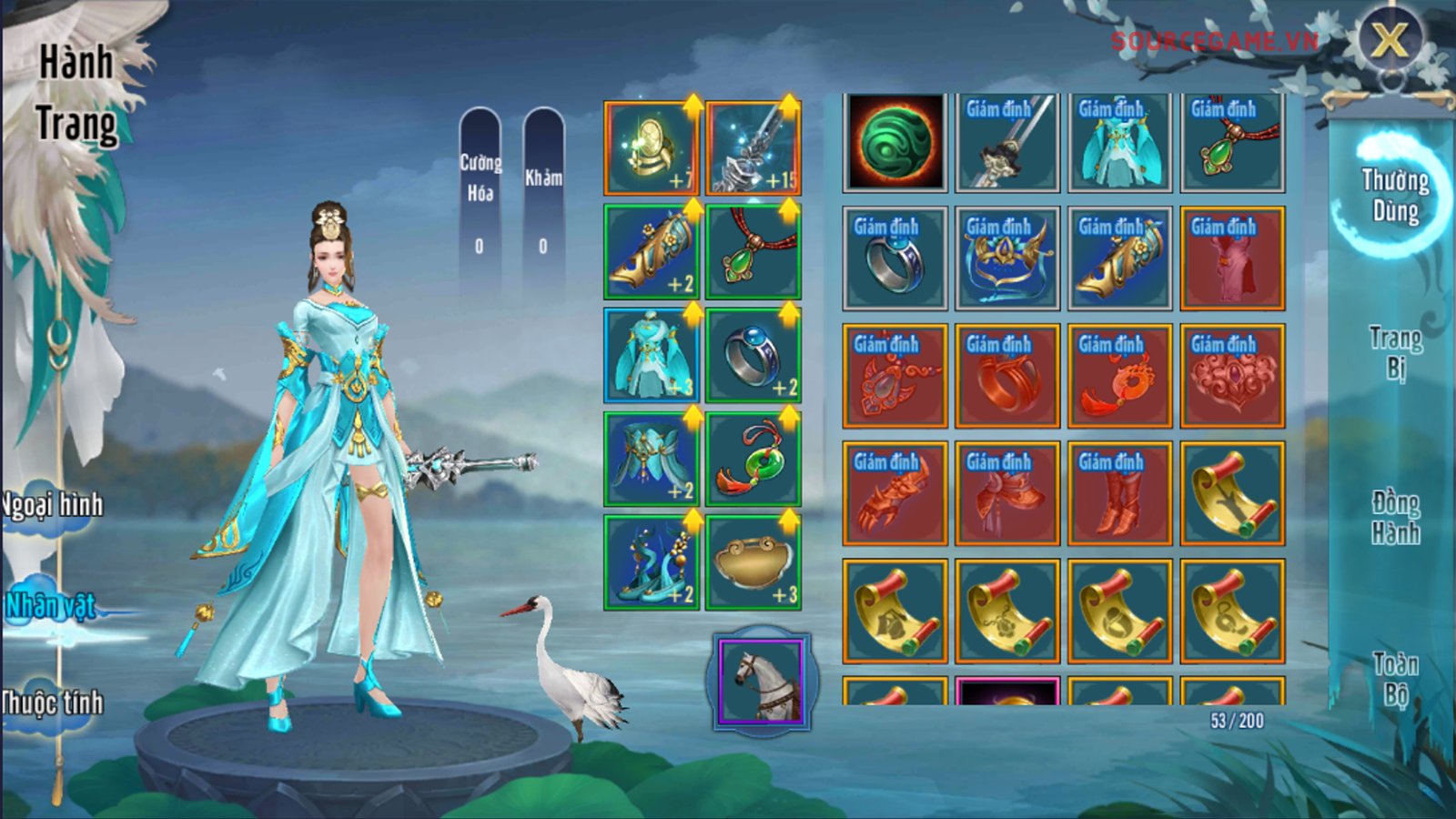The height and width of the screenshot is (819, 1456).
Task: Choose the unidentified red boots item
Action: [1119, 493]
